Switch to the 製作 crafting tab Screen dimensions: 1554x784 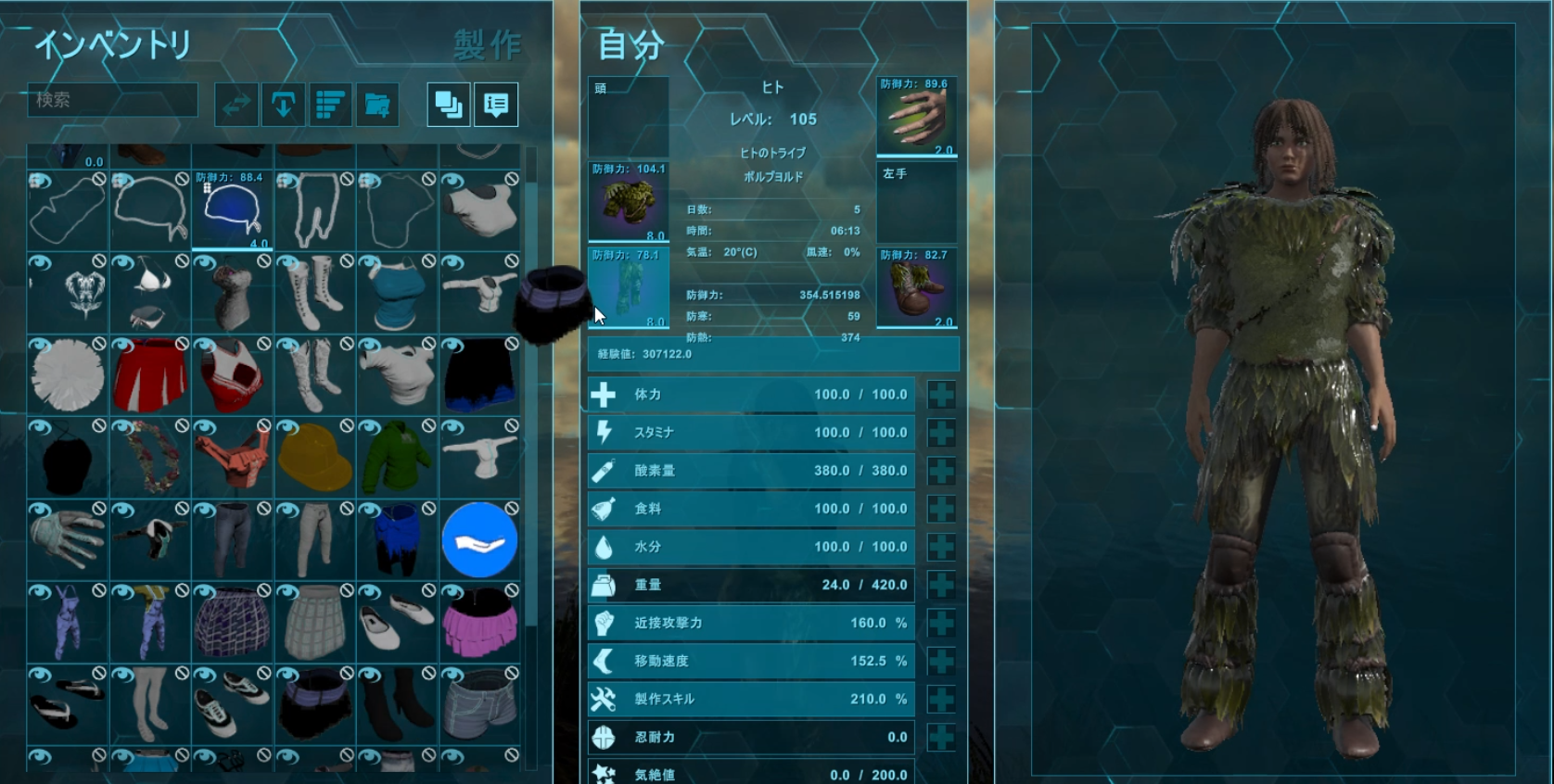489,43
